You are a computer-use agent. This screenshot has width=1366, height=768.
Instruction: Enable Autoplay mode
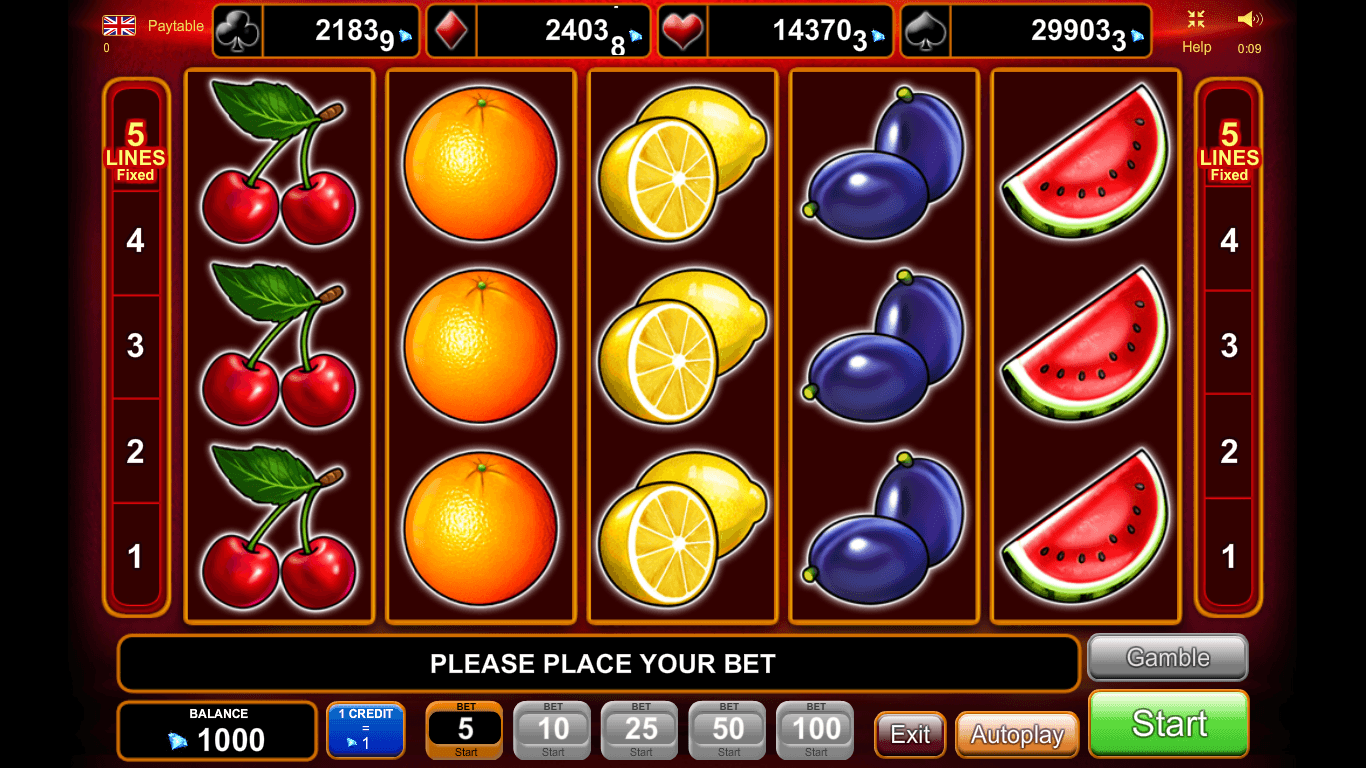tap(1016, 735)
